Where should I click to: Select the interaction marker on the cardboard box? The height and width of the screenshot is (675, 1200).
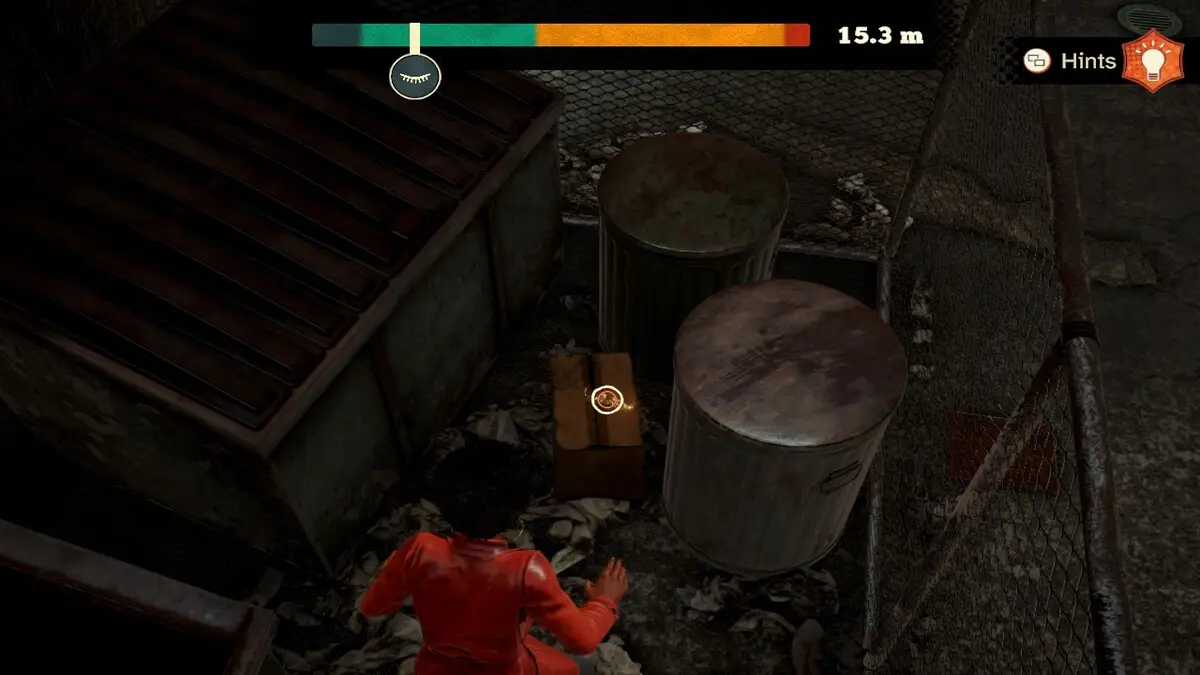[x=606, y=400]
